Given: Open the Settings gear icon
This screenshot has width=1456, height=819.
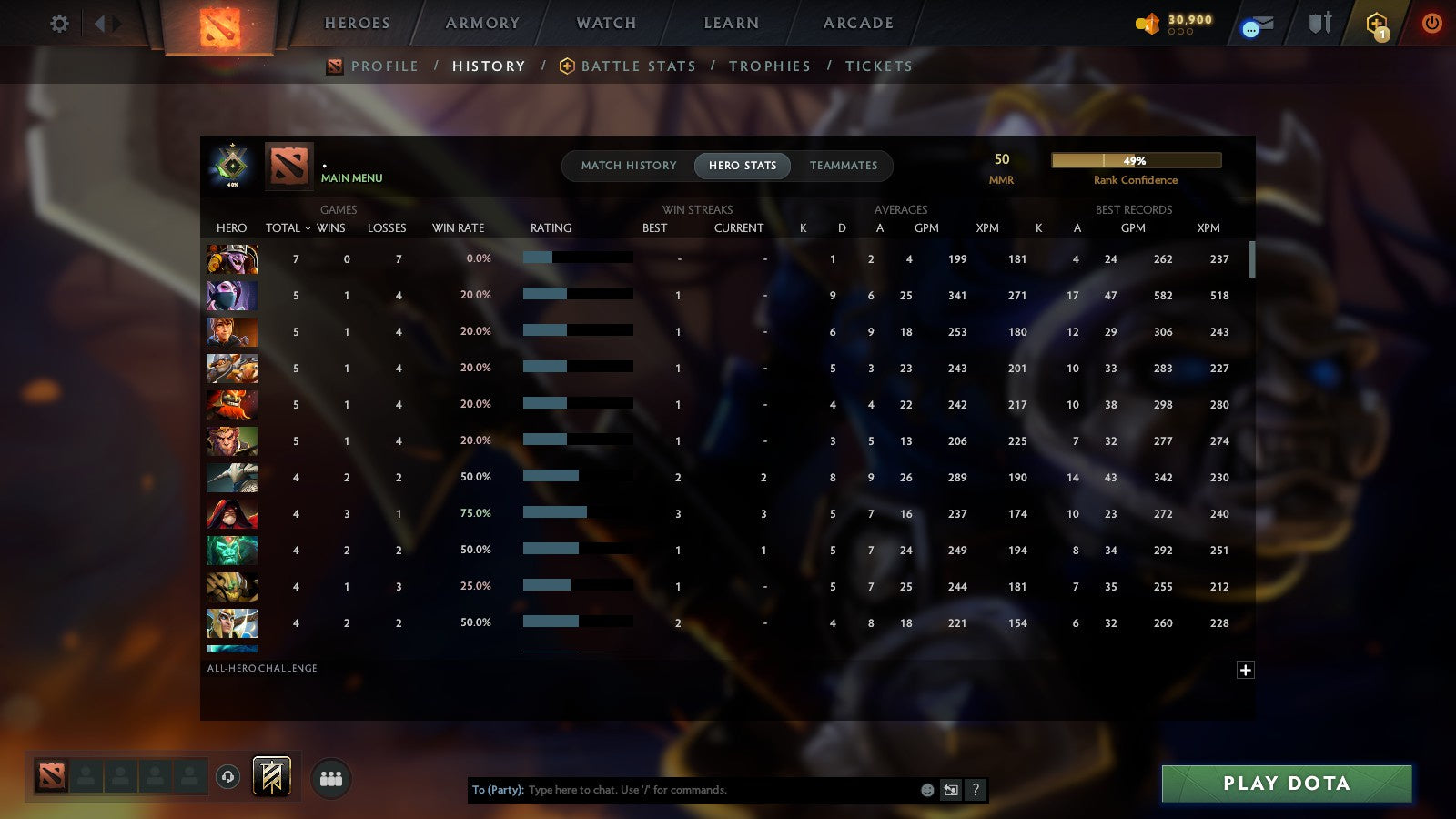Looking at the screenshot, I should coord(59,24).
